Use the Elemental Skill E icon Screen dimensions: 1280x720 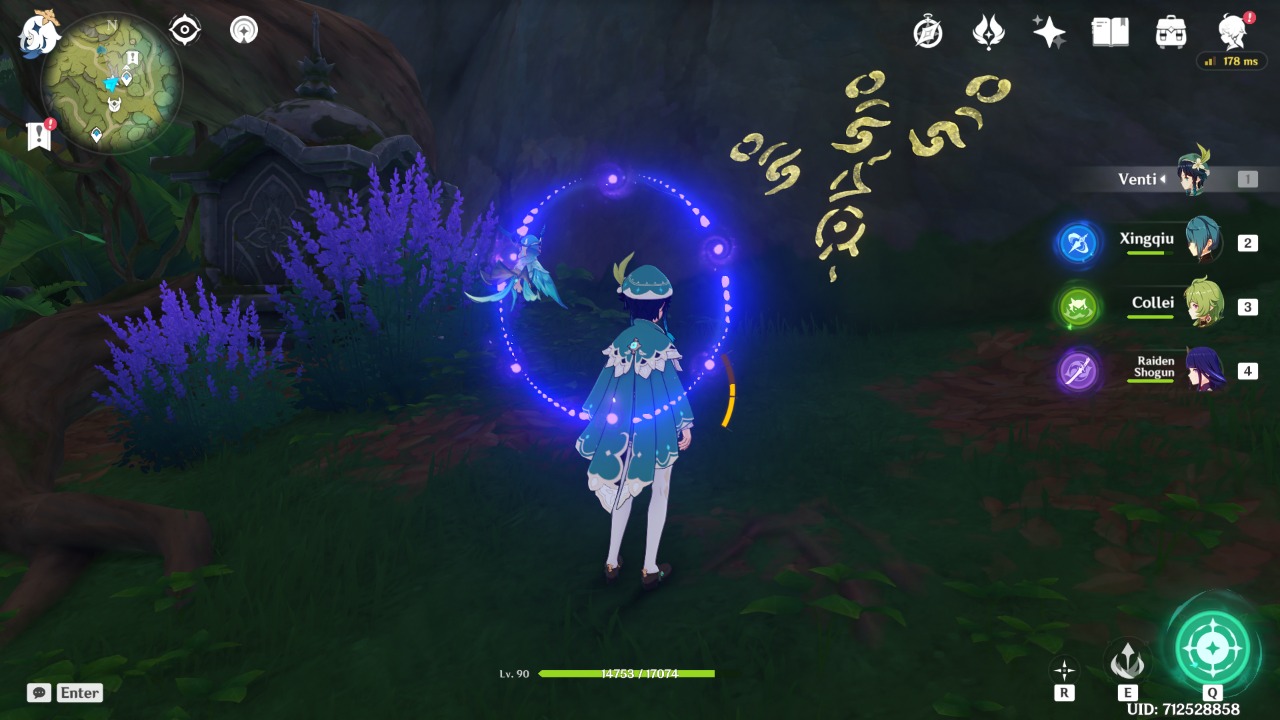point(1128,660)
